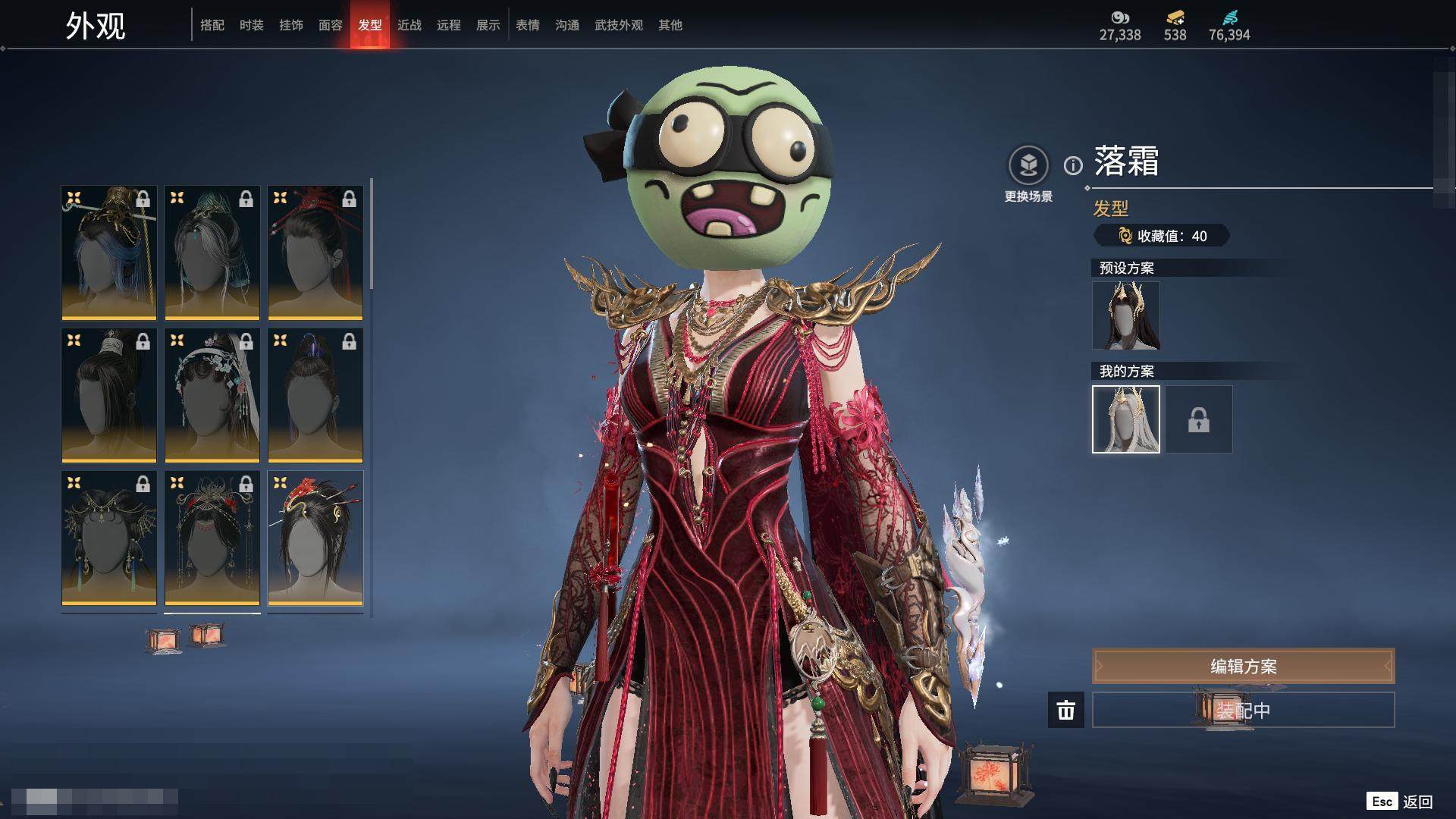Show the 展示 tab
The width and height of the screenshot is (1456, 819).
488,25
